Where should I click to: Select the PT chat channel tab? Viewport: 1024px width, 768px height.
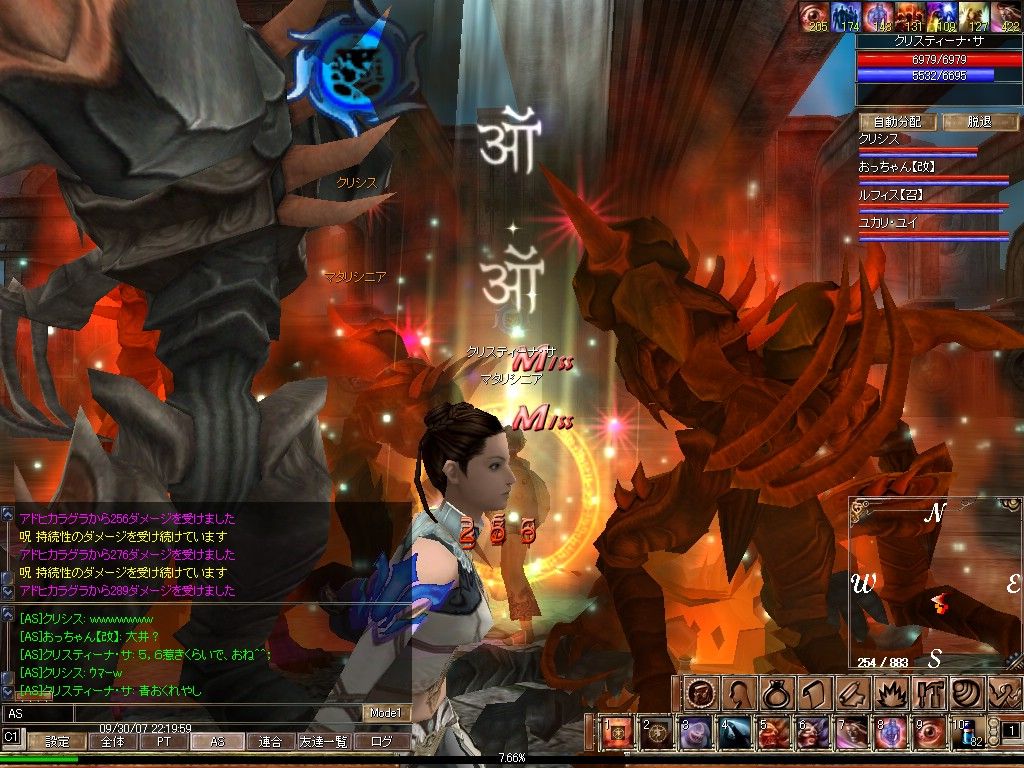161,742
